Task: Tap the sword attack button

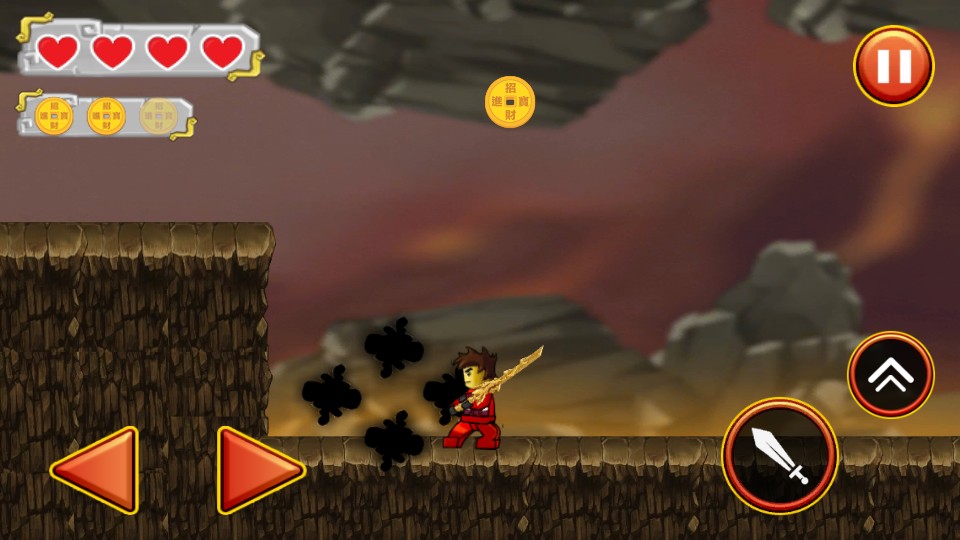Action: 780,456
